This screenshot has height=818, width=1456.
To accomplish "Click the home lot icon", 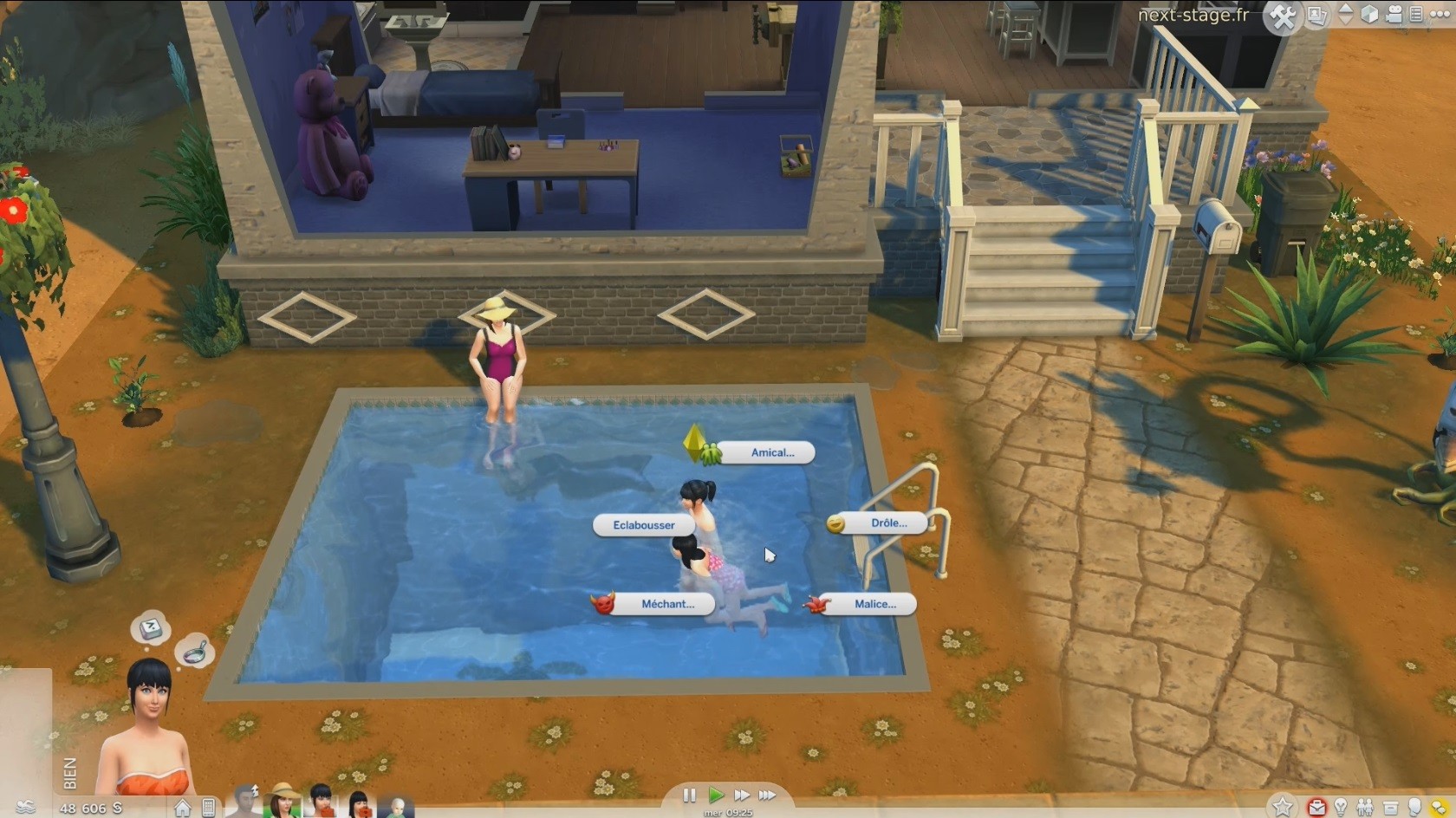I will click(183, 808).
